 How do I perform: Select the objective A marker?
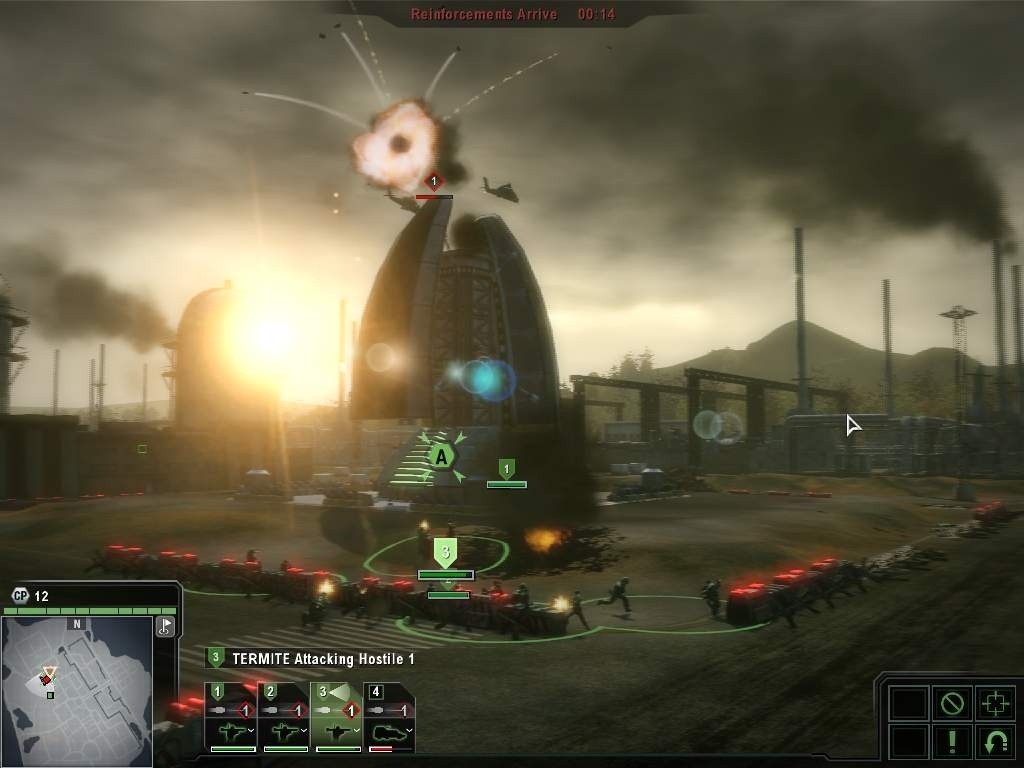coord(440,457)
